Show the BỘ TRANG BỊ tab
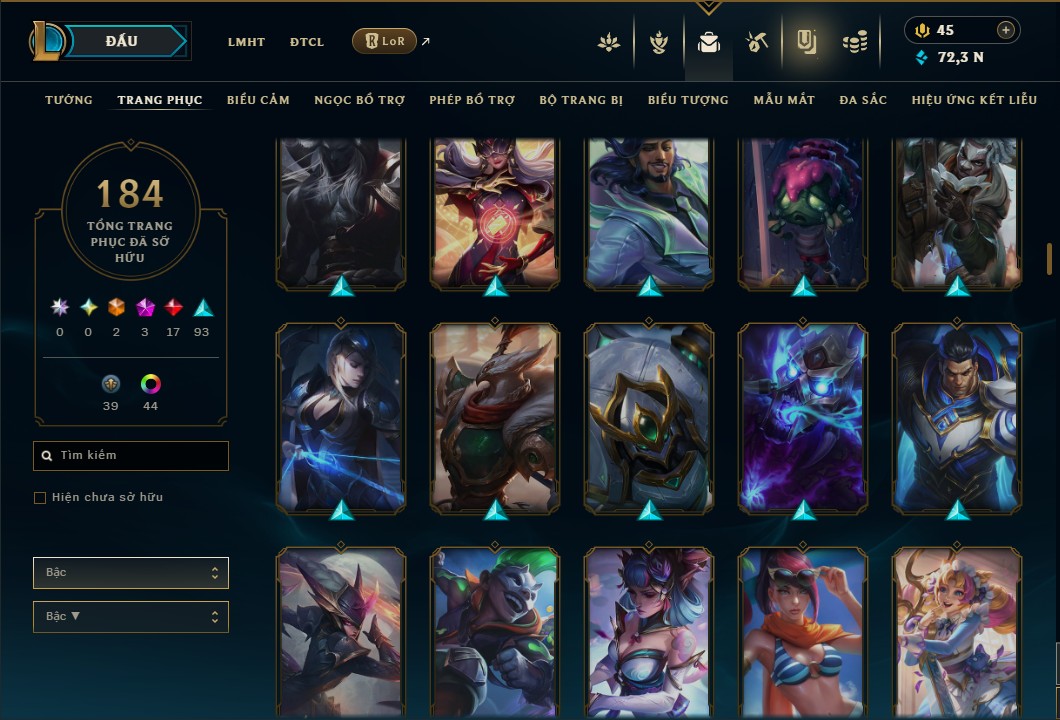Viewport: 1060px width, 720px height. [581, 100]
